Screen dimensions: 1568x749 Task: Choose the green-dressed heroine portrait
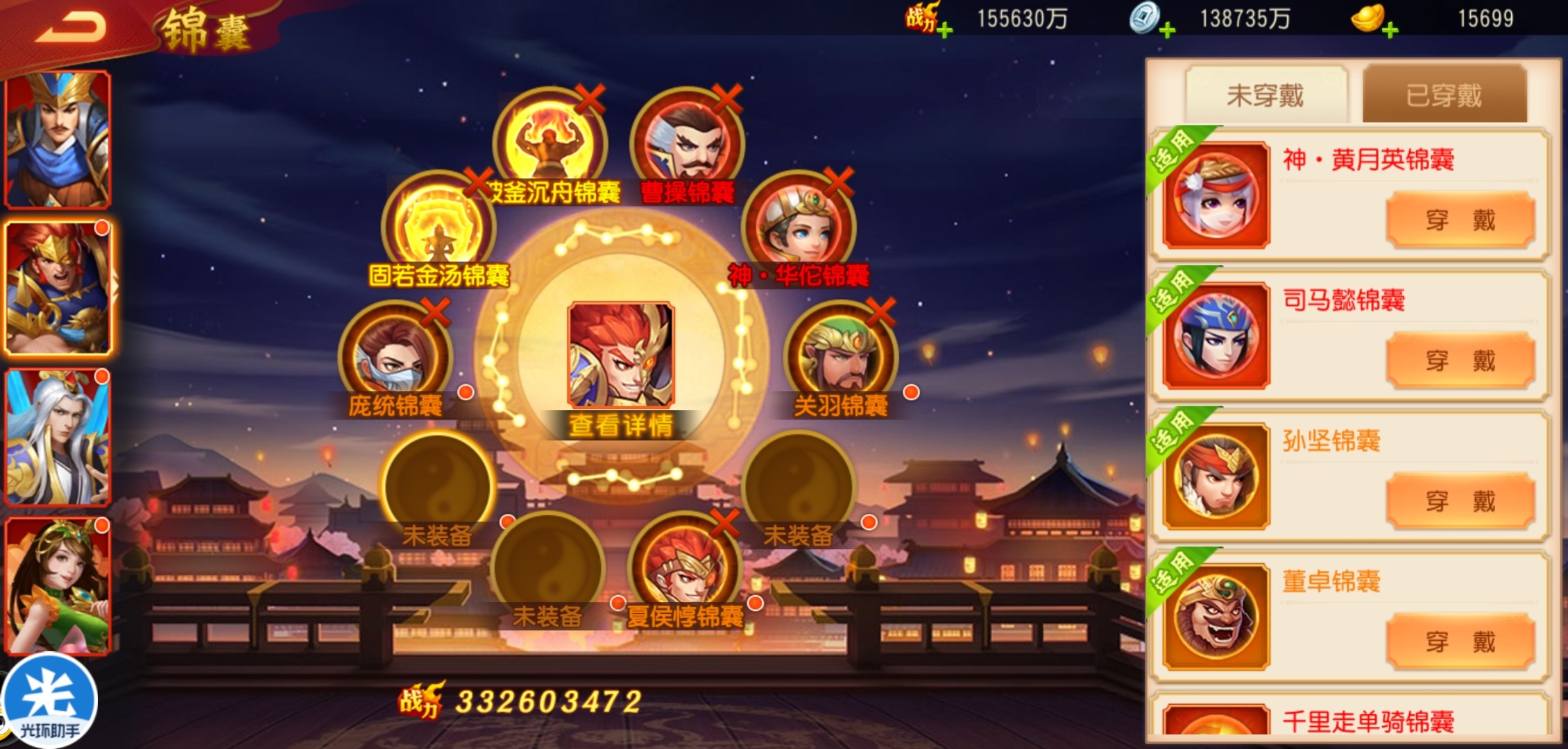58,586
